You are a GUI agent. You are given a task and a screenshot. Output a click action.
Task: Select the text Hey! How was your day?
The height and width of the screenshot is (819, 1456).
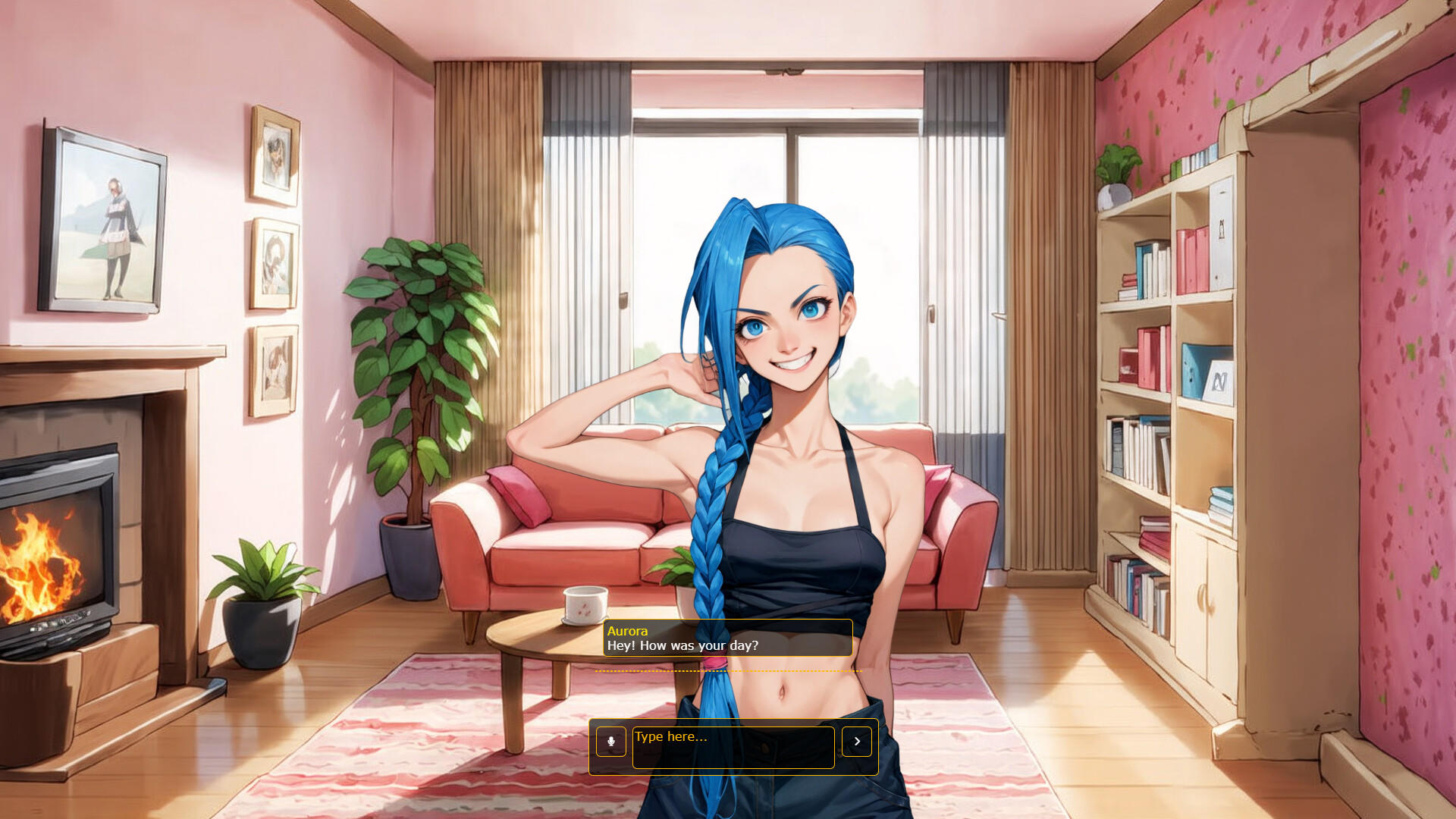[x=682, y=646]
